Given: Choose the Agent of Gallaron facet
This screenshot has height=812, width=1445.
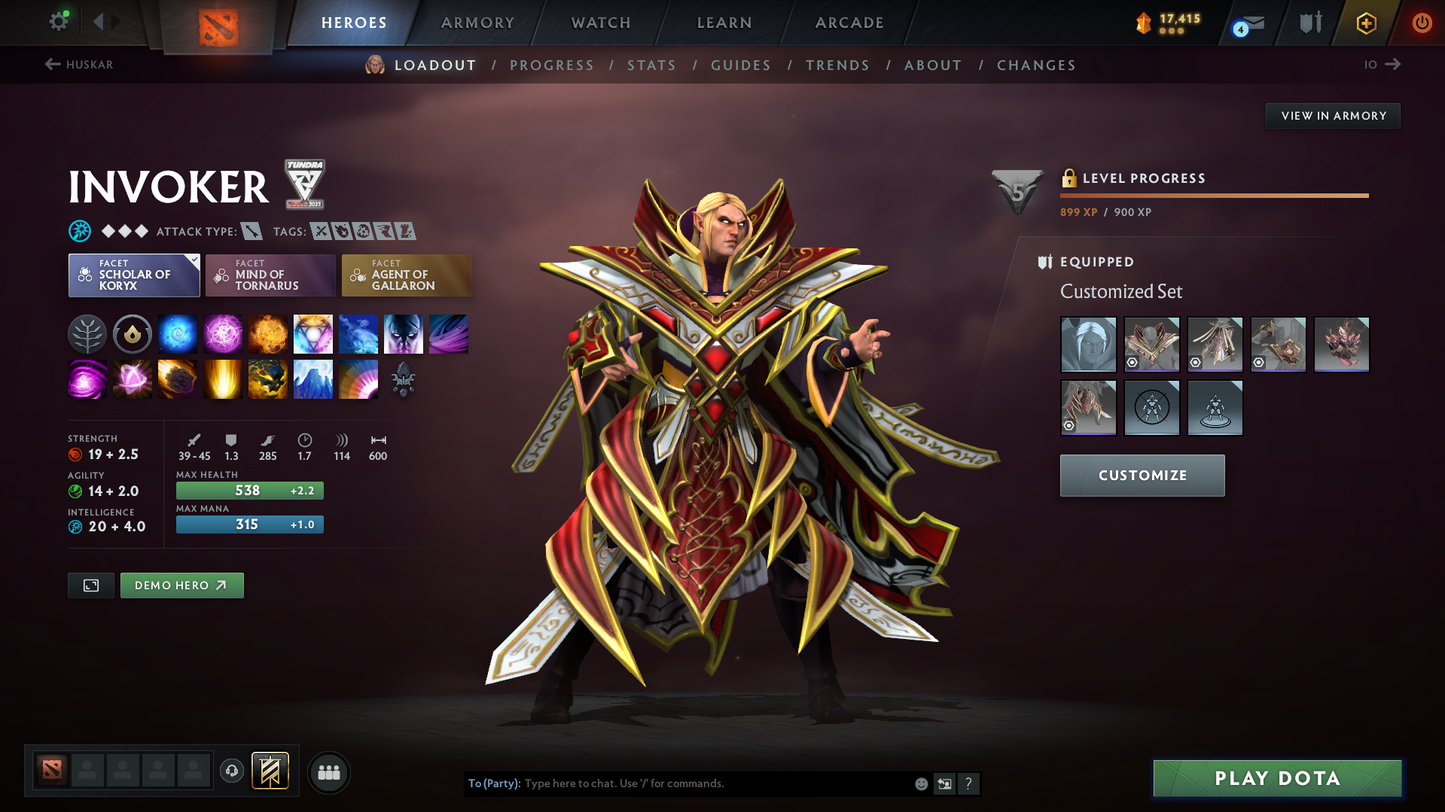Looking at the screenshot, I should [406, 276].
